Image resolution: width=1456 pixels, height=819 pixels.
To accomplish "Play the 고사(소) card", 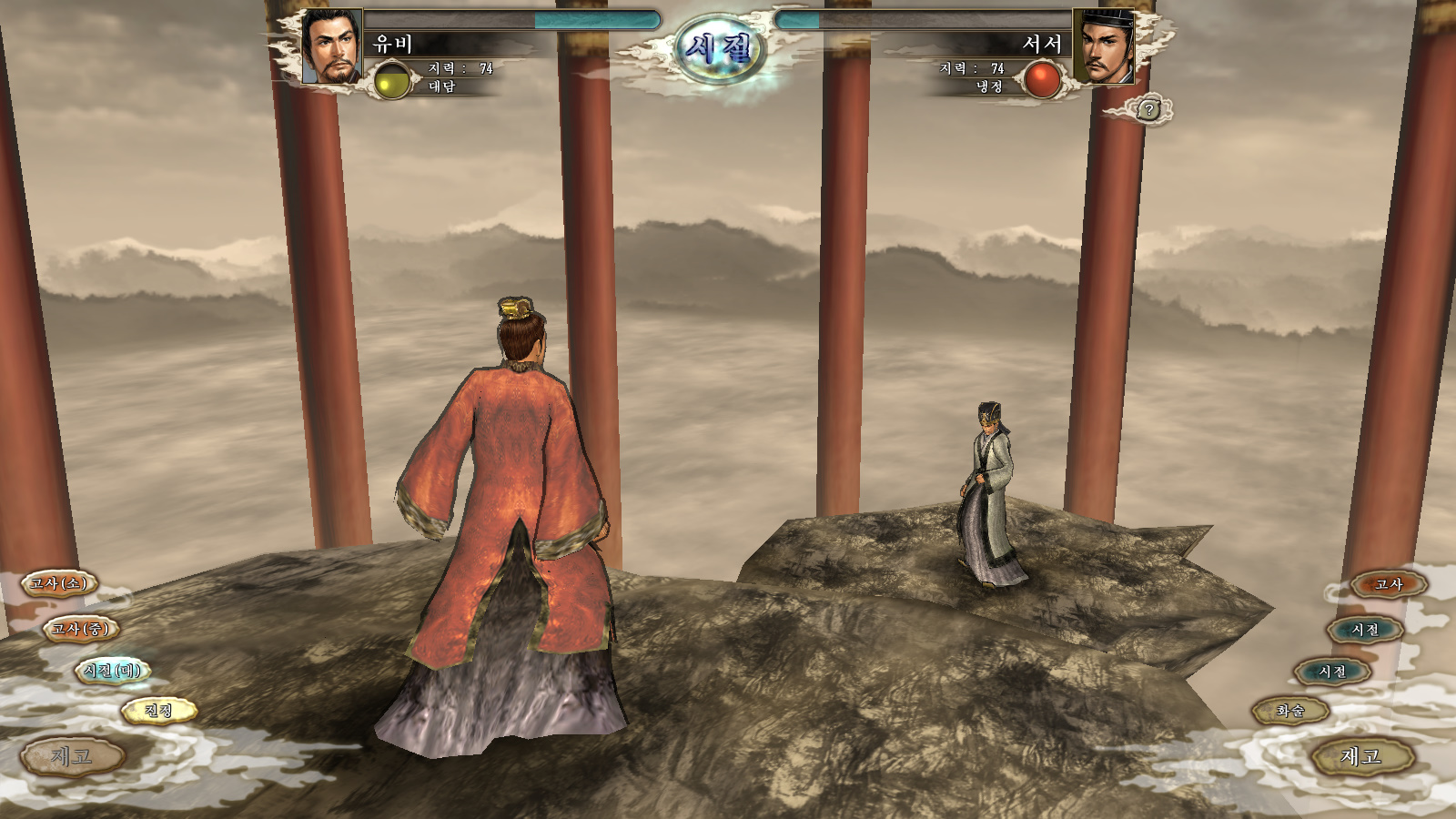I will 59,583.
